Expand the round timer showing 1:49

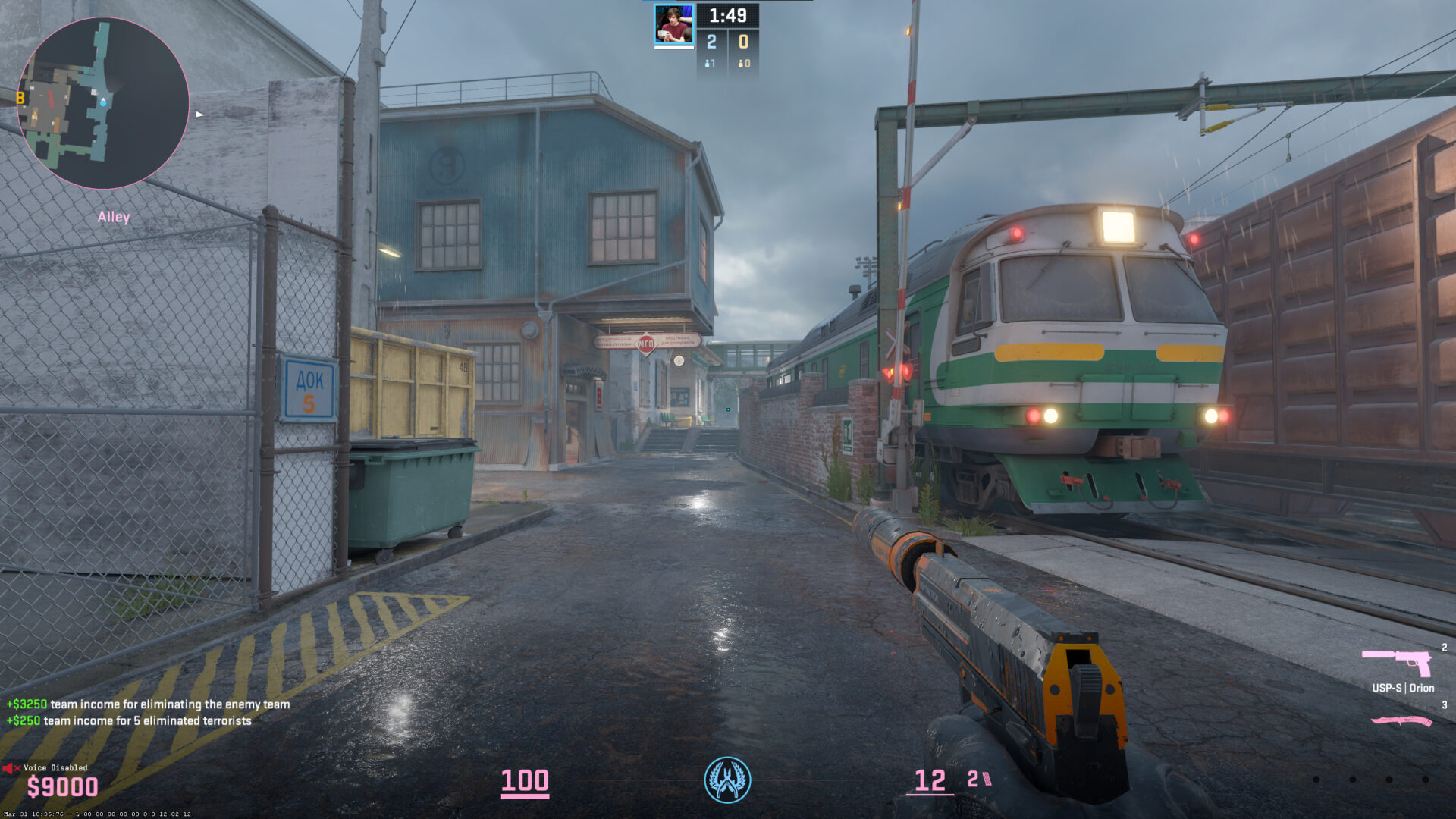point(727,14)
